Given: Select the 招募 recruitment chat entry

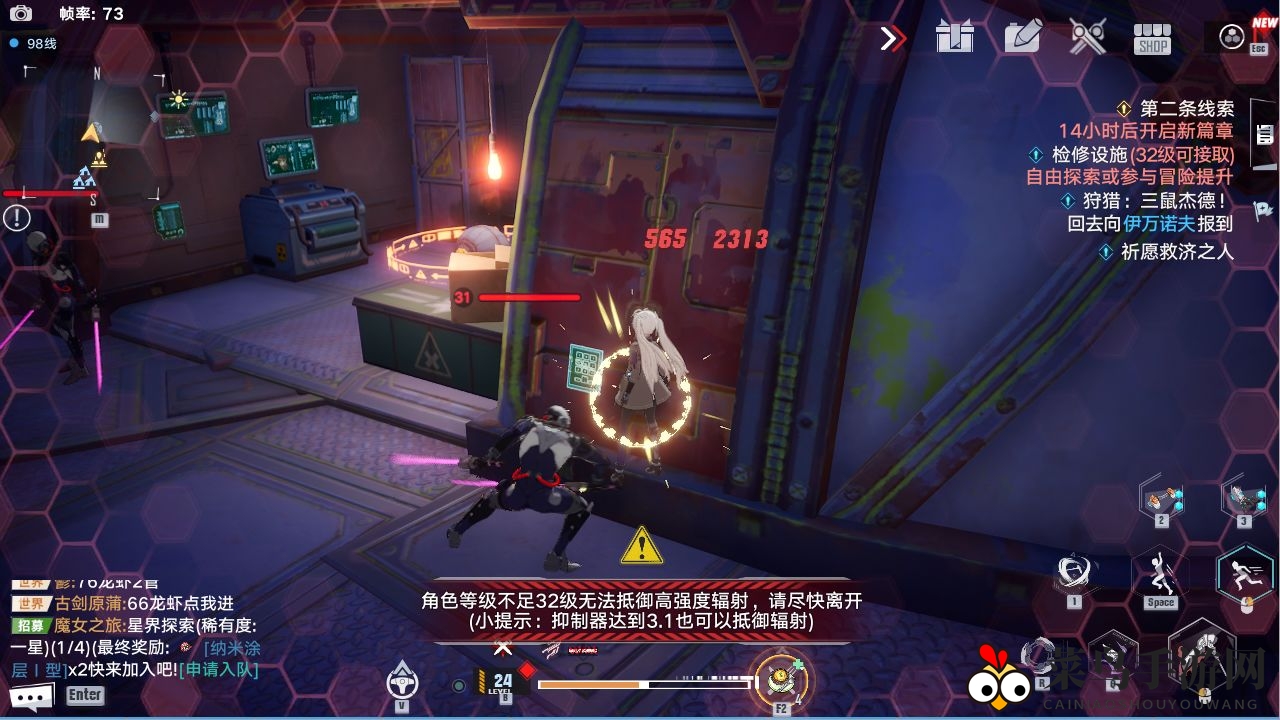Looking at the screenshot, I should (33, 625).
